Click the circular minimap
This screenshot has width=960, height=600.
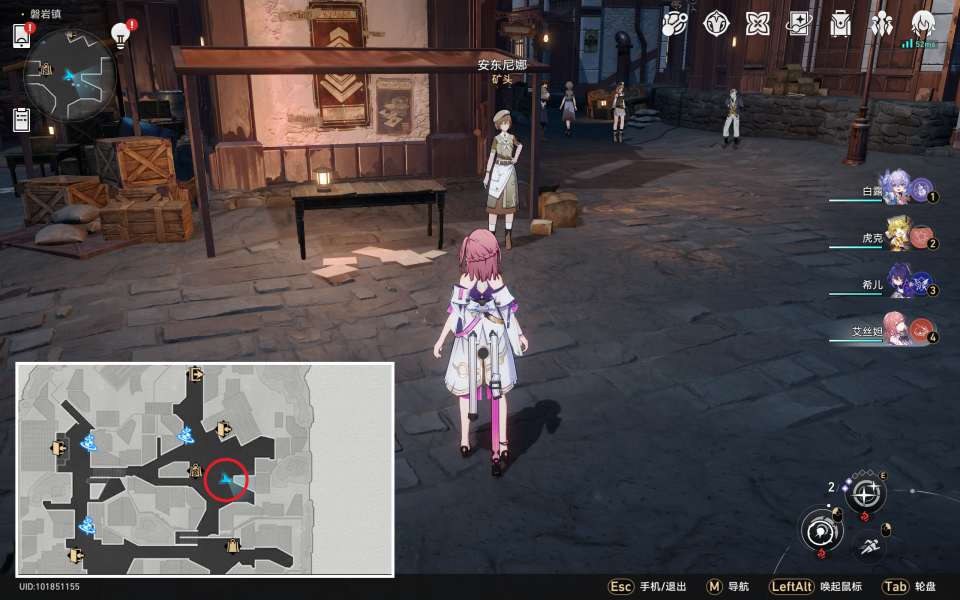[70, 76]
